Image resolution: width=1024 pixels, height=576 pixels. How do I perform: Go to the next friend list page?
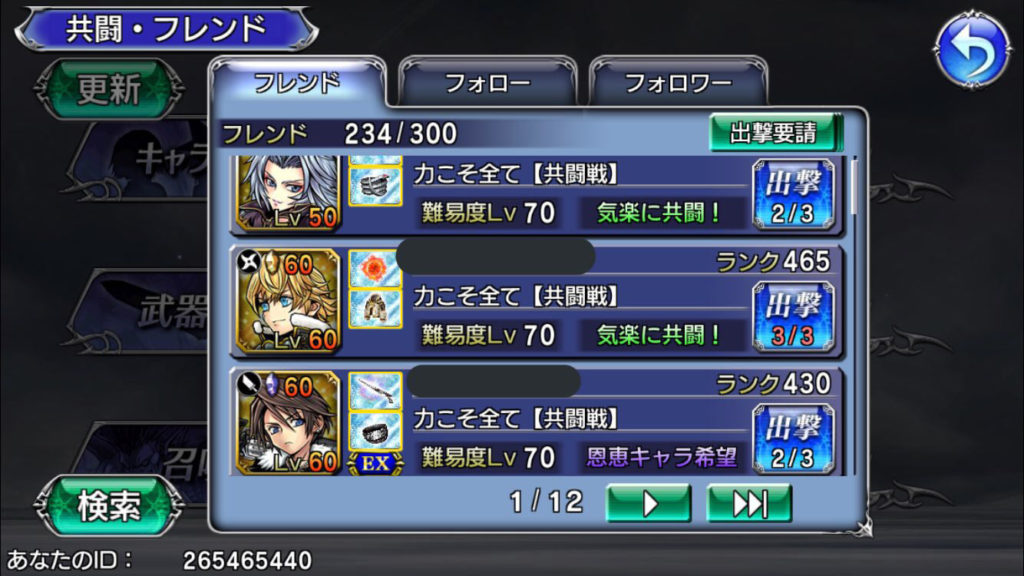[648, 503]
